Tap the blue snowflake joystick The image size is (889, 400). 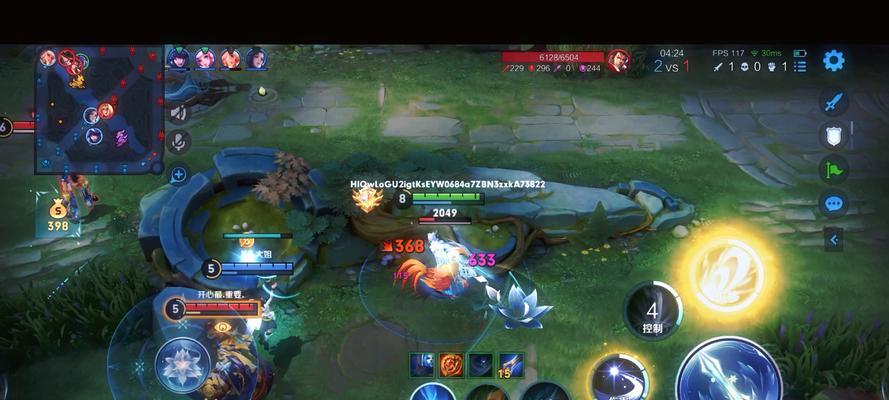183,366
